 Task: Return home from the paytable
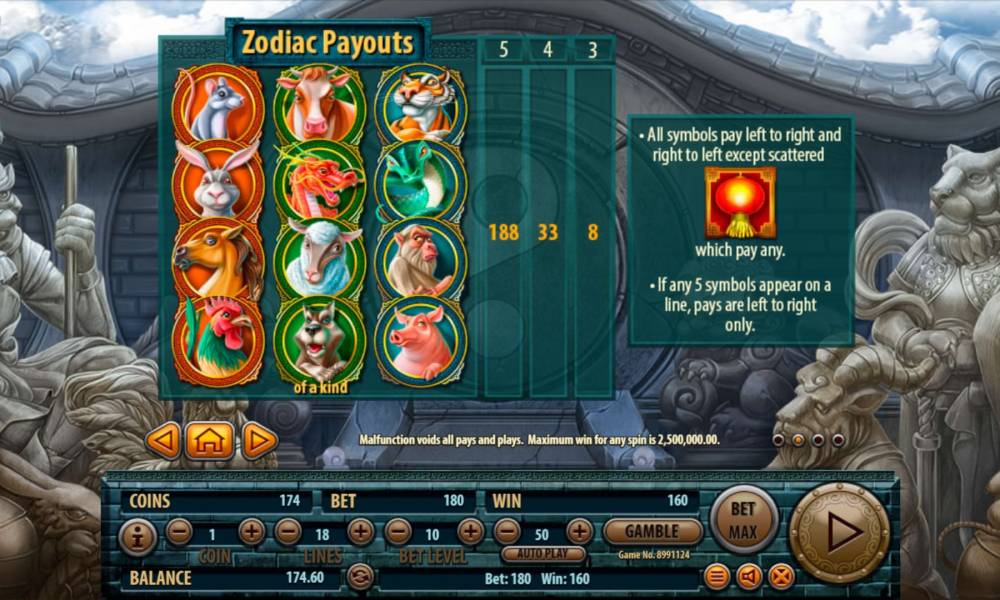pyautogui.click(x=209, y=440)
